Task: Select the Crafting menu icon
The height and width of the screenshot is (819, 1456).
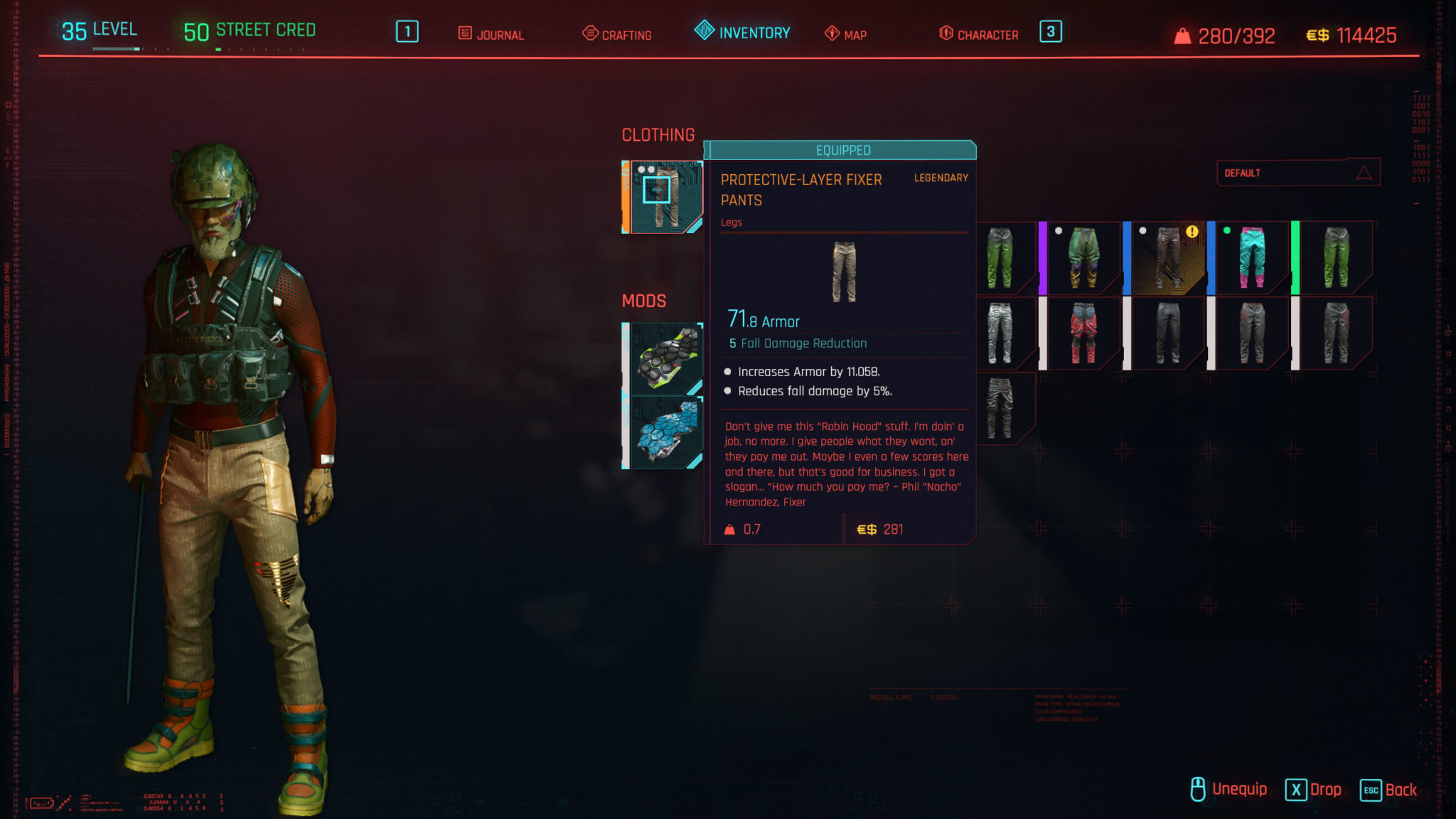Action: [589, 33]
